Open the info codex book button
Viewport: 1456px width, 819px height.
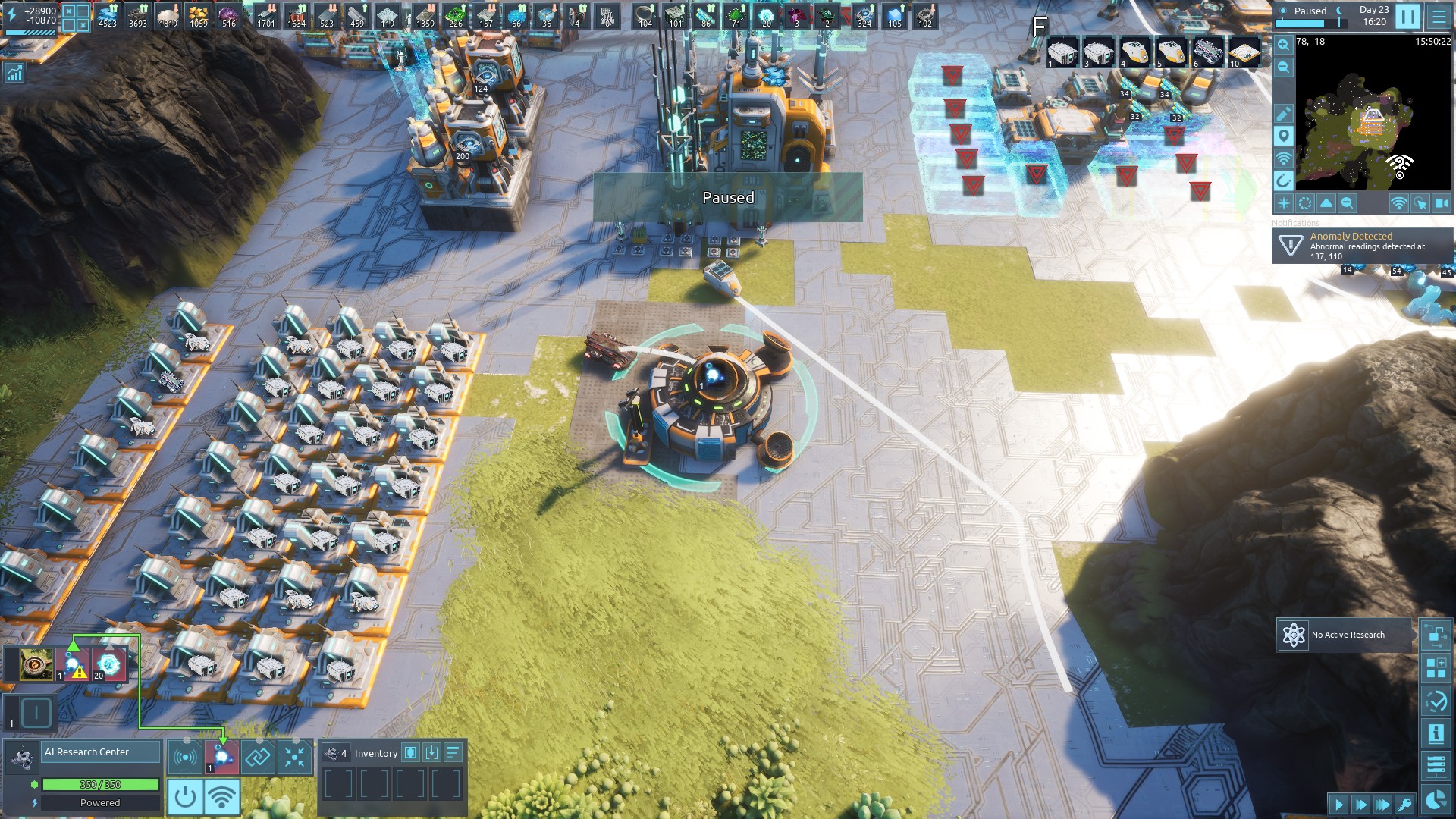tap(1436, 734)
